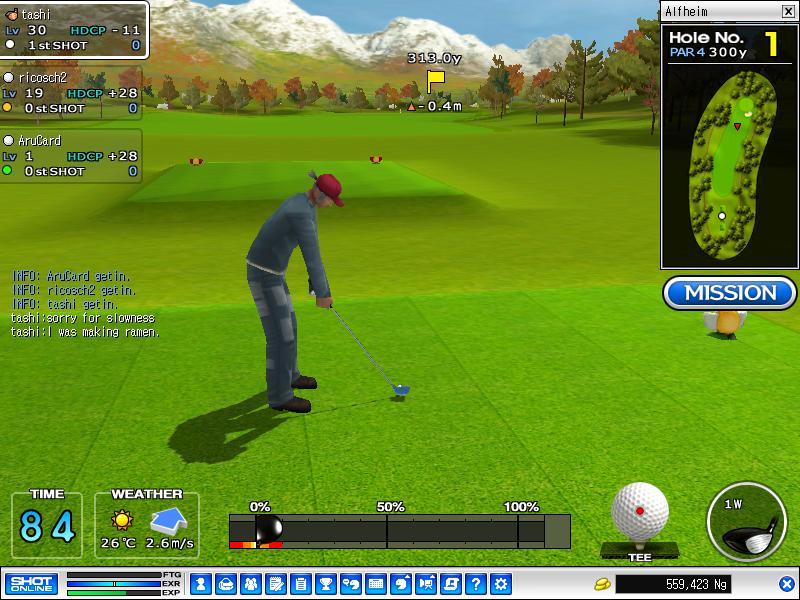800x600 pixels.
Task: Open the trophy icon
Action: tap(325, 583)
